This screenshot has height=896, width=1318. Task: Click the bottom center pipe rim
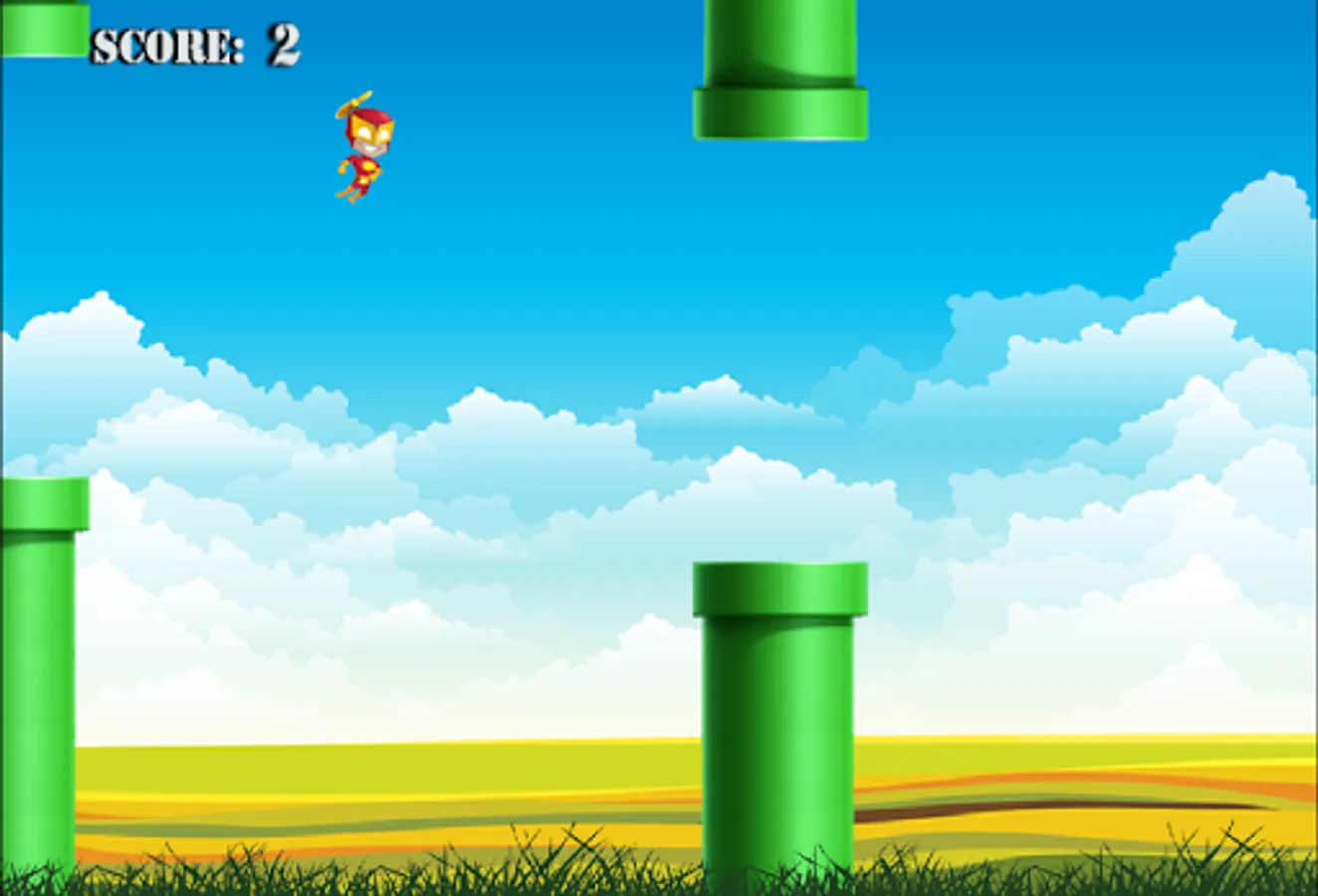(776, 592)
